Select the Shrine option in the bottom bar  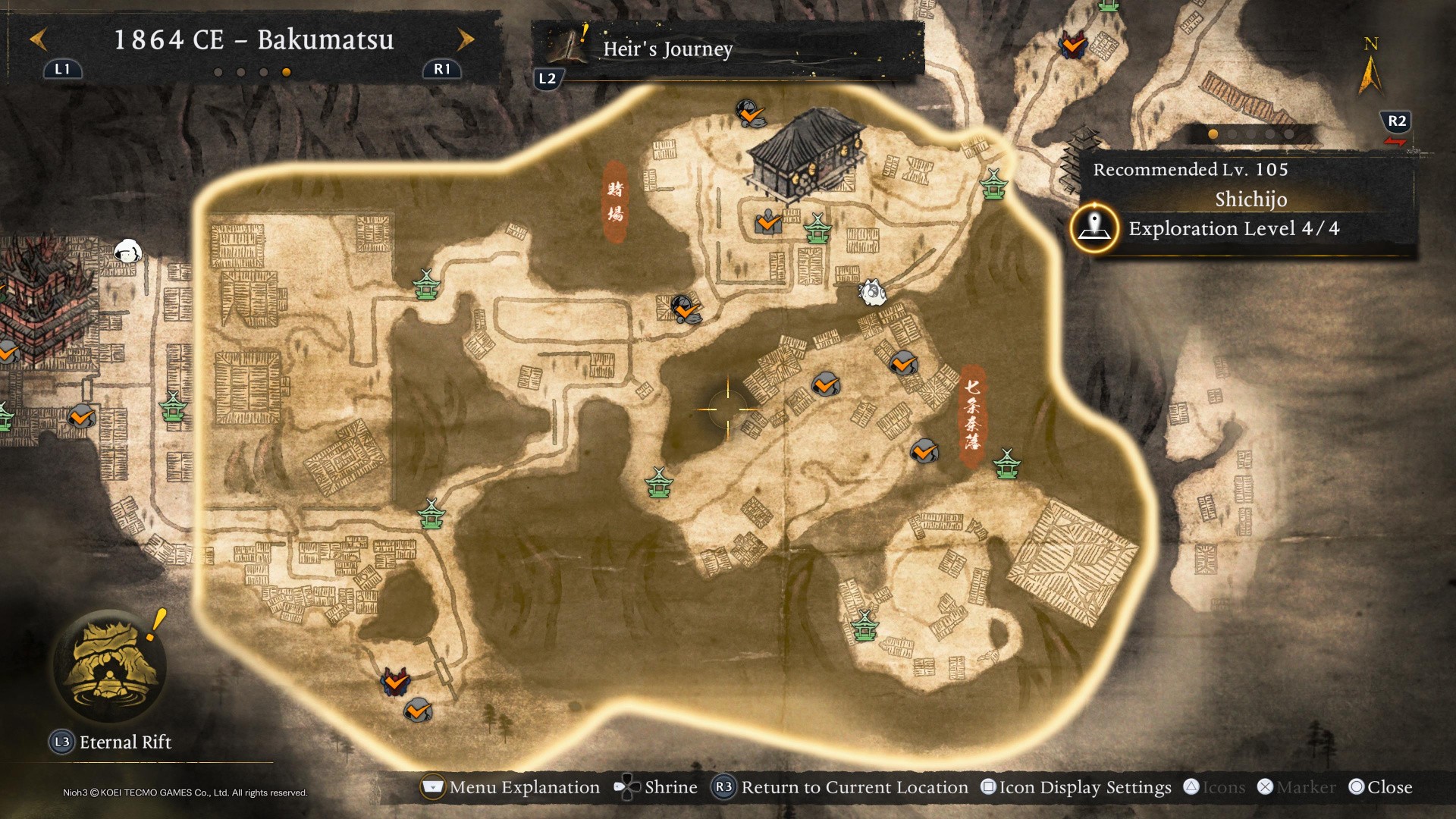click(x=656, y=787)
